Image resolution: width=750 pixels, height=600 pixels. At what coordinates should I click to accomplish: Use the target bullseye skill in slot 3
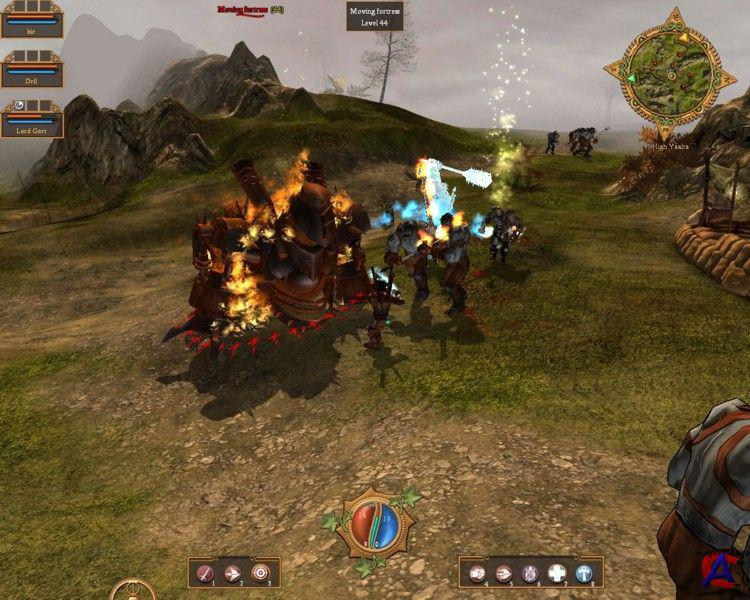[x=261, y=573]
